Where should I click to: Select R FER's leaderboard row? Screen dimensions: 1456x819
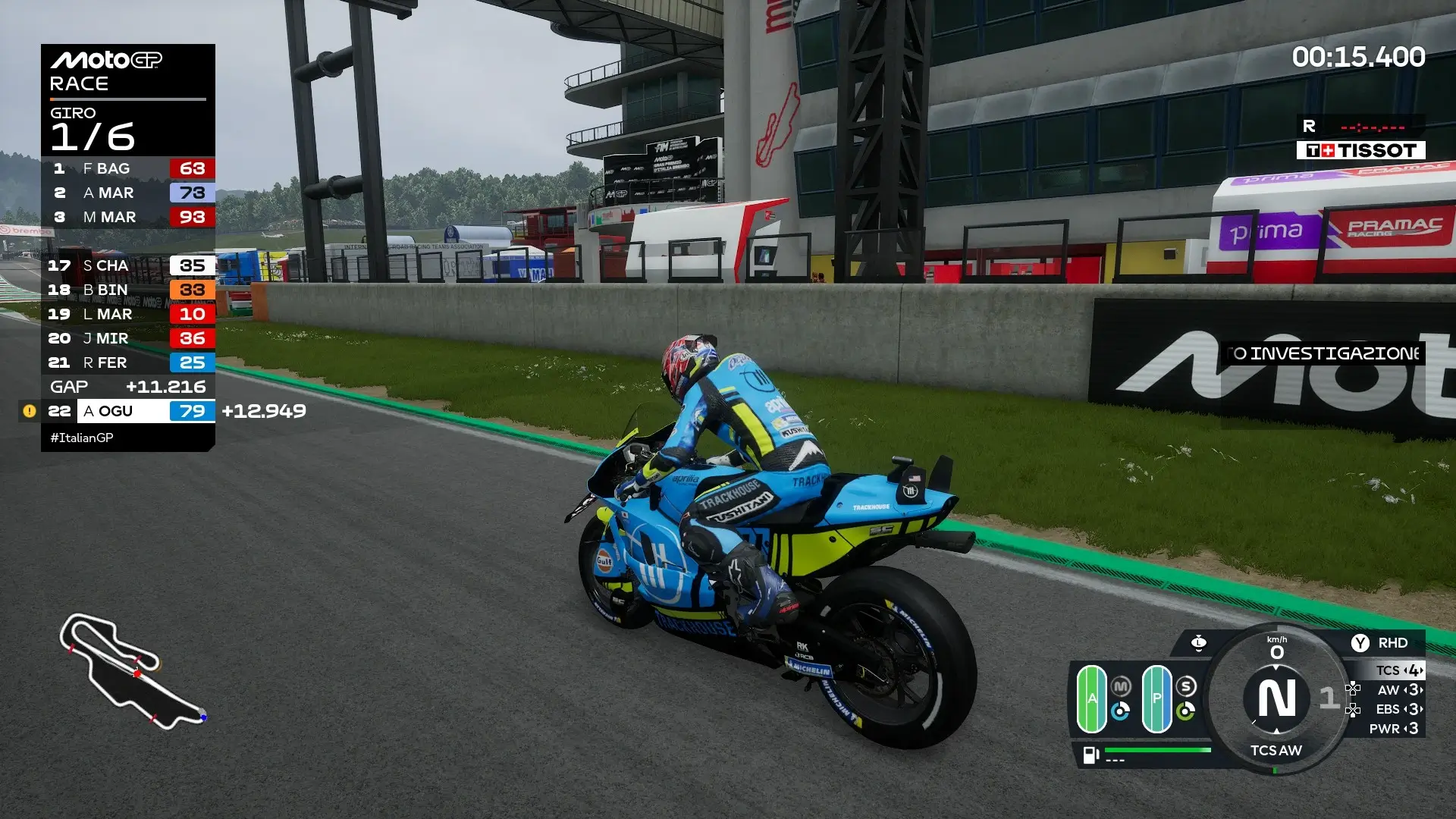point(127,362)
